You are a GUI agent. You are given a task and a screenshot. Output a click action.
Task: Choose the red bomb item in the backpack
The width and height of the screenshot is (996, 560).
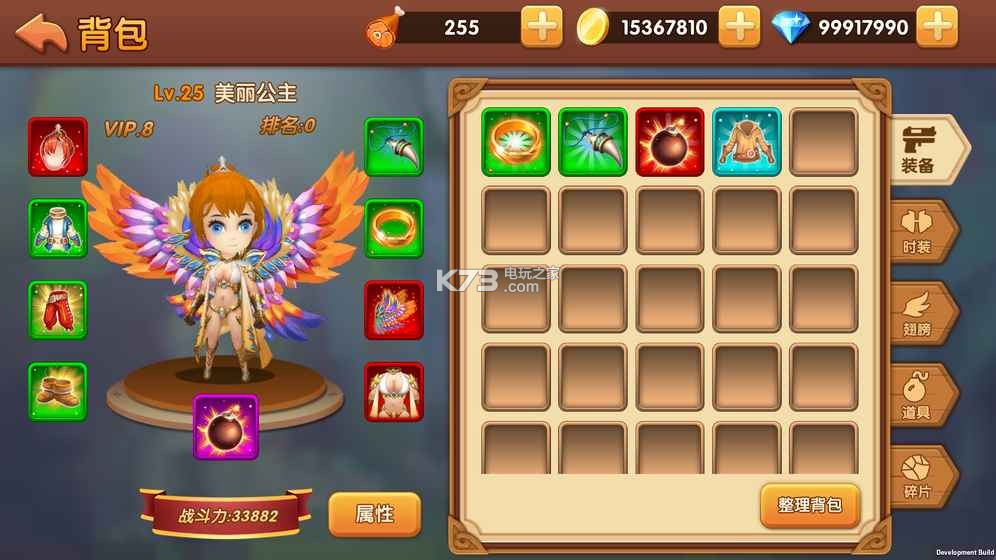tap(670, 142)
